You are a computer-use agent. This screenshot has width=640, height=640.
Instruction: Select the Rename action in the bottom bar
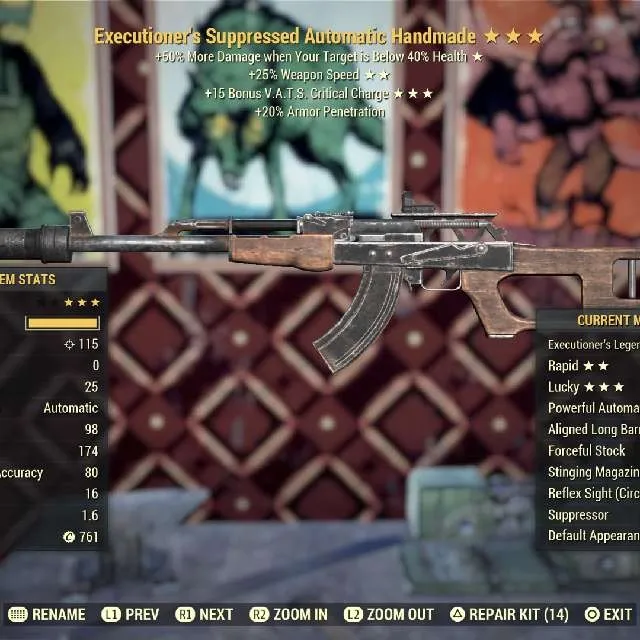[x=47, y=614]
